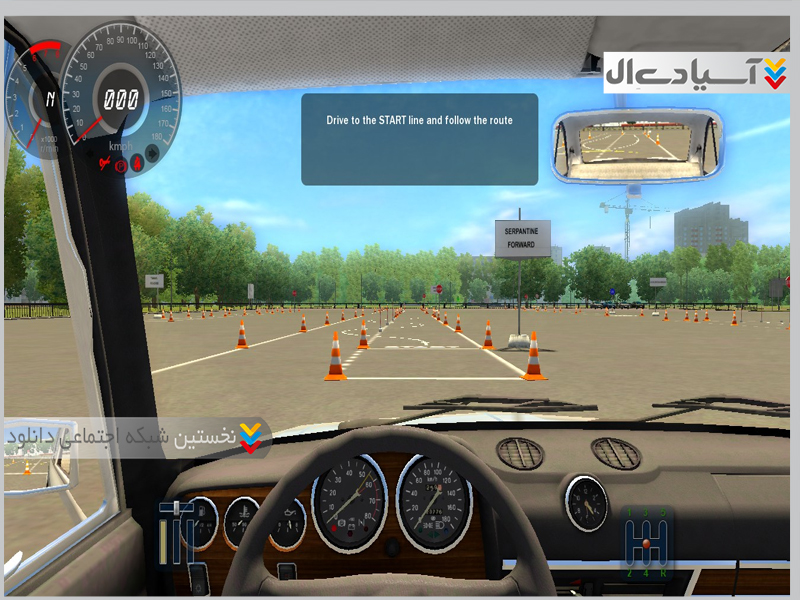Screen dimensions: 800x600
Task: Click the route instruction message box
Action: click(419, 139)
